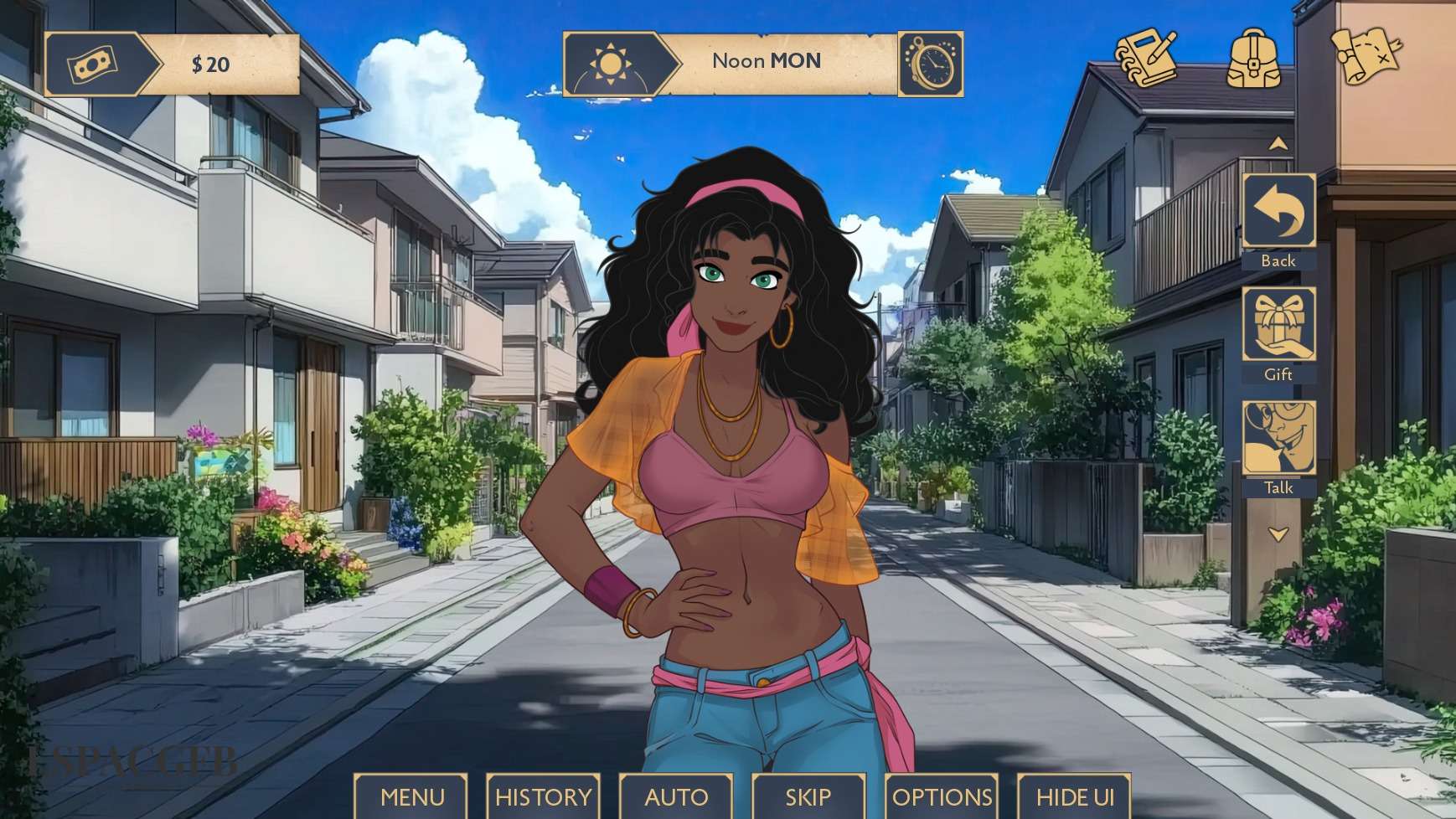
Task: Click the down arrow below the action list
Action: [1278, 534]
